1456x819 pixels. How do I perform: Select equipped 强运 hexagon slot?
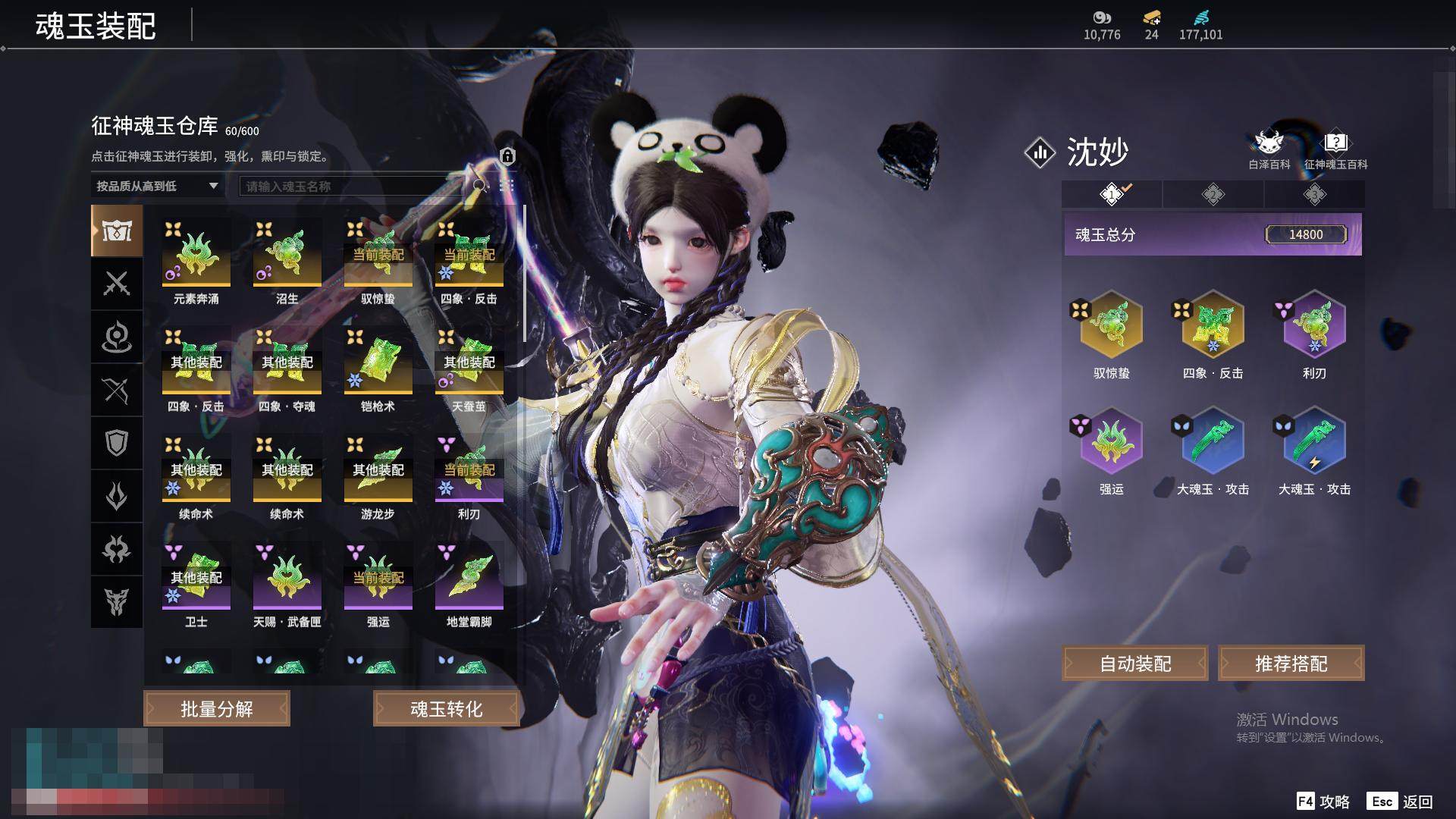point(1111,441)
